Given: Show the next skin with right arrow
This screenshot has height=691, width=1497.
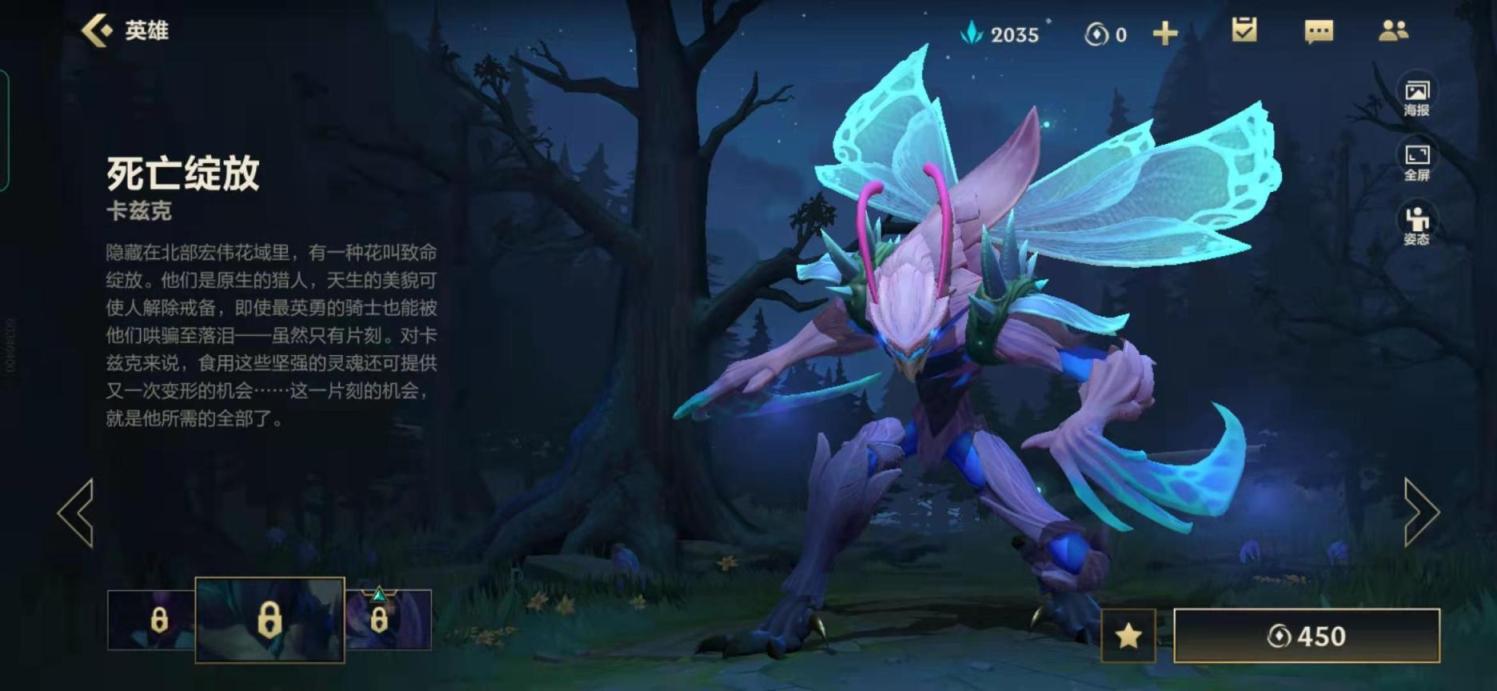Looking at the screenshot, I should coord(1421,512).
